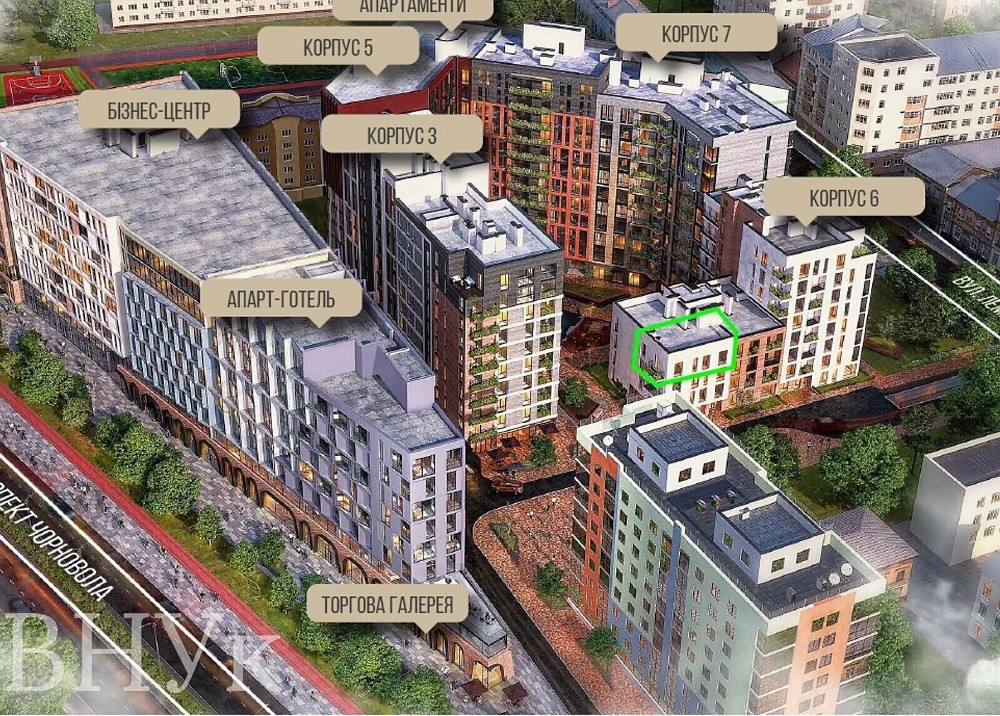This screenshot has height=716, width=1000.
Task: Select the Корпус 5 label
Action: pos(337,46)
